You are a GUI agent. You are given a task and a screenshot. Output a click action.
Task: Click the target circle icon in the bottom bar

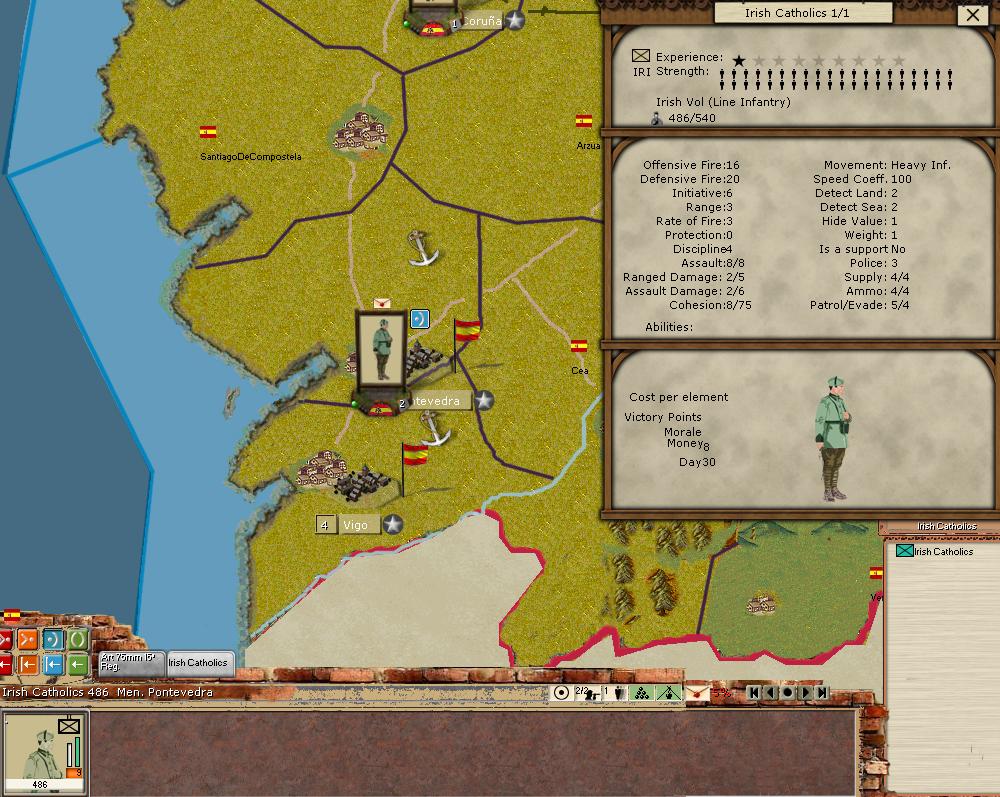tap(561, 692)
